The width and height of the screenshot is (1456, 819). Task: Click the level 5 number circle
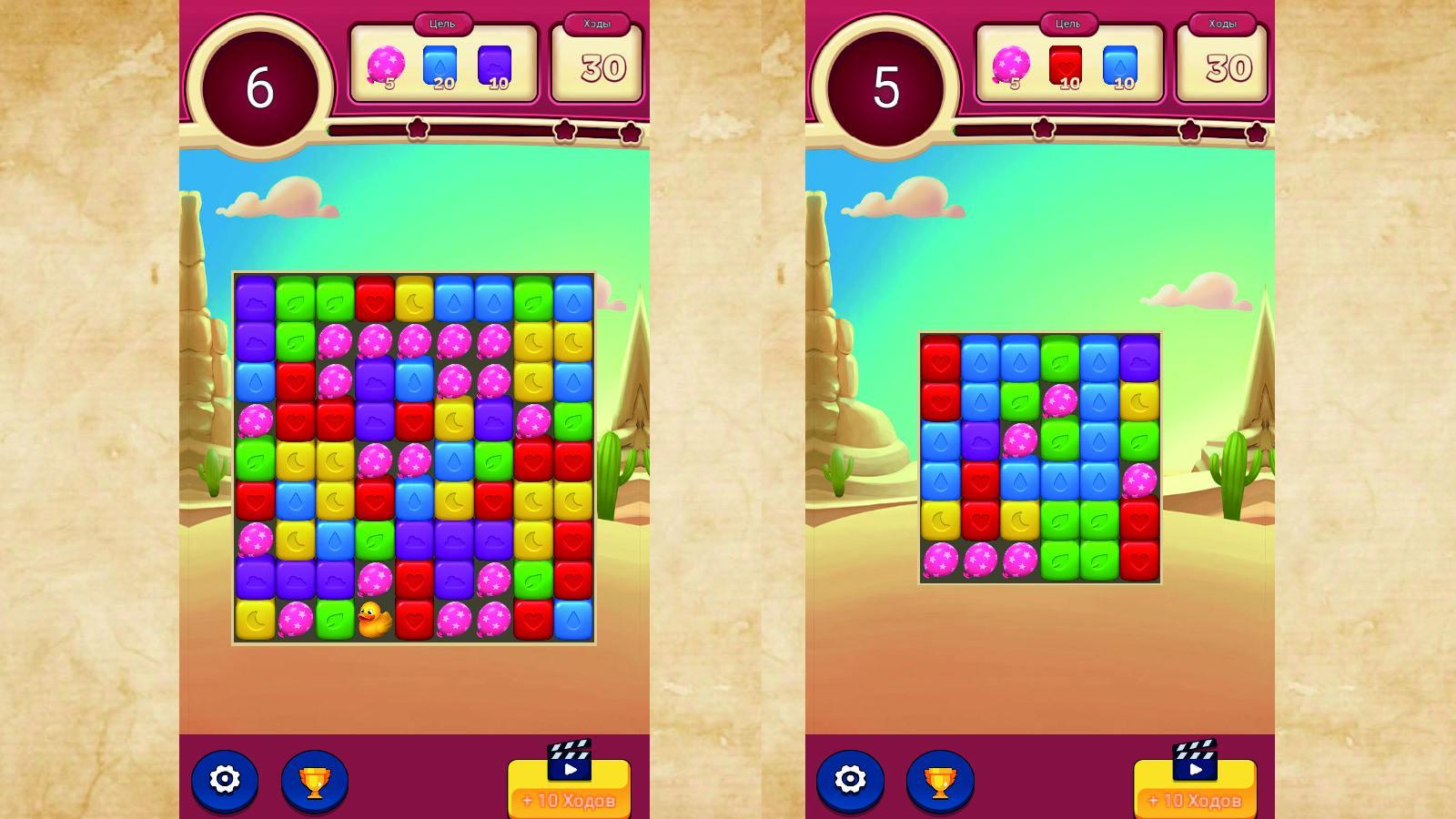click(884, 88)
